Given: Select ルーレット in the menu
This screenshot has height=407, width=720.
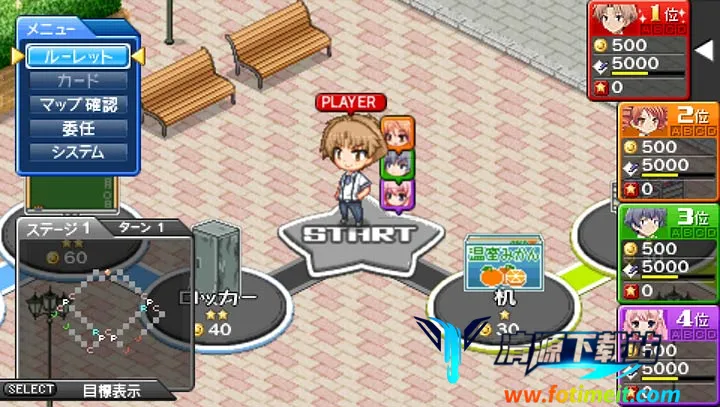Looking at the screenshot, I should (77, 56).
